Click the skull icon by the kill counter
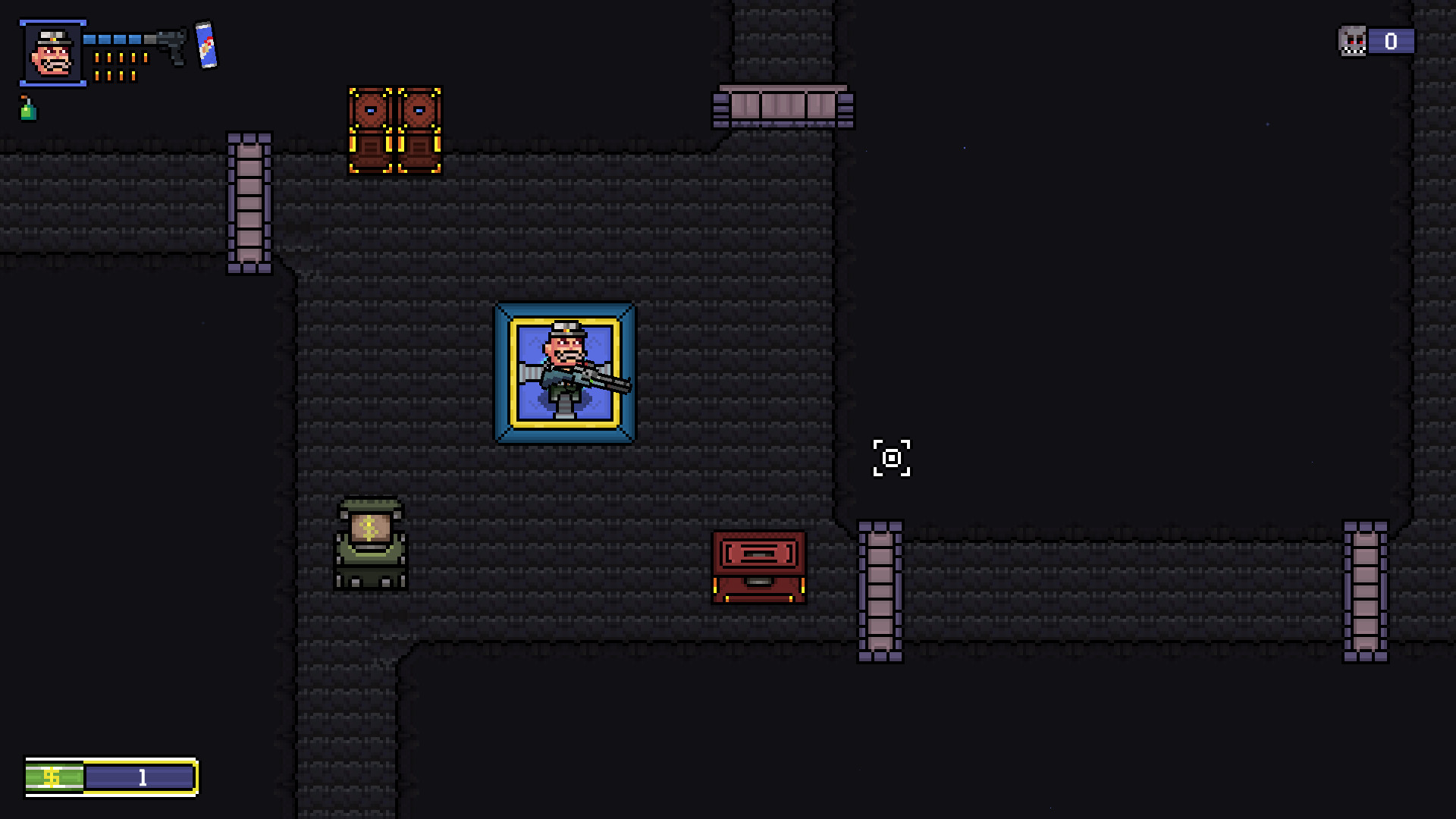Viewport: 1456px width, 819px height. click(1352, 41)
